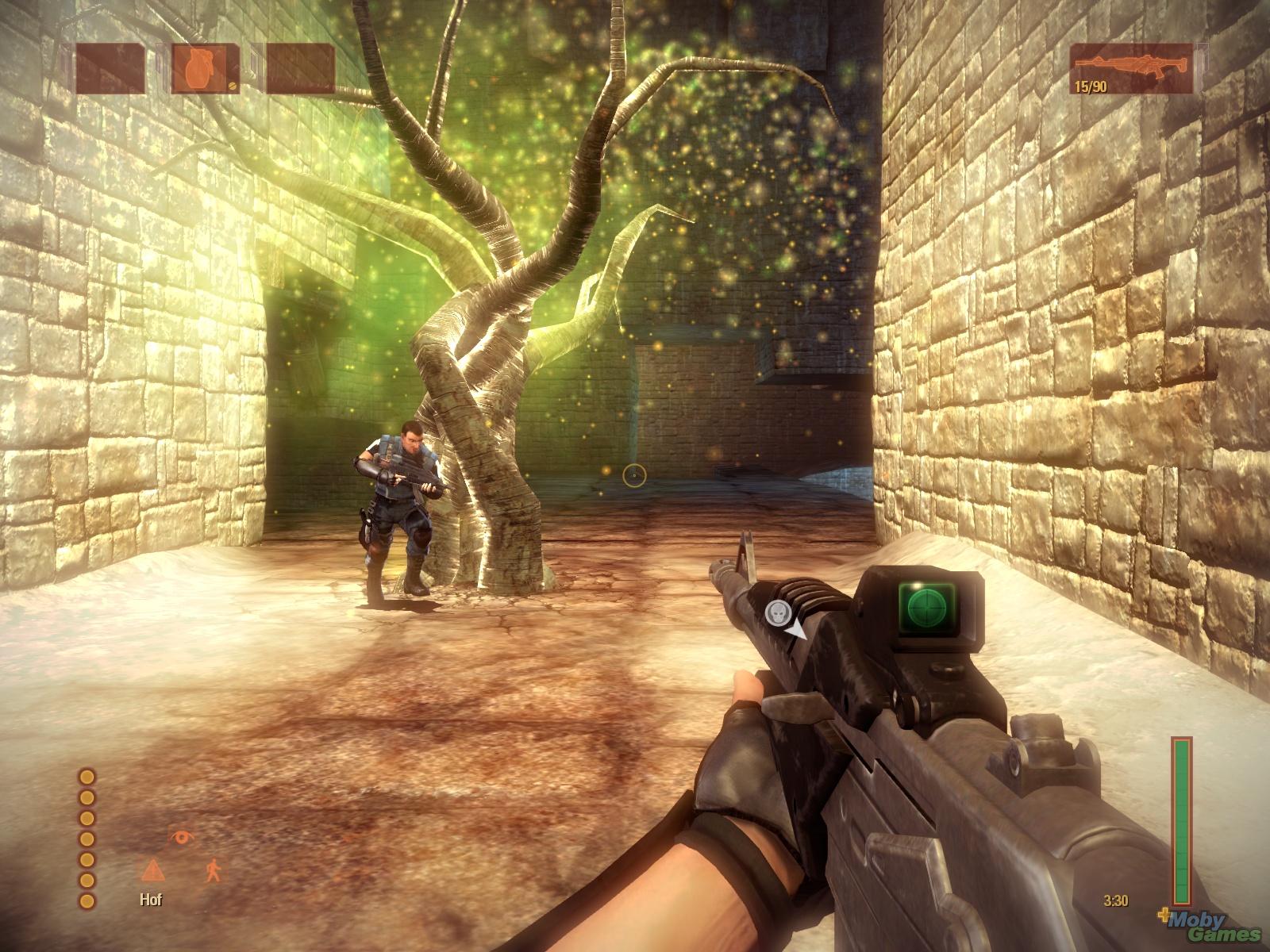
Task: Click the eye visibility indicator icon
Action: pyautogui.click(x=180, y=838)
